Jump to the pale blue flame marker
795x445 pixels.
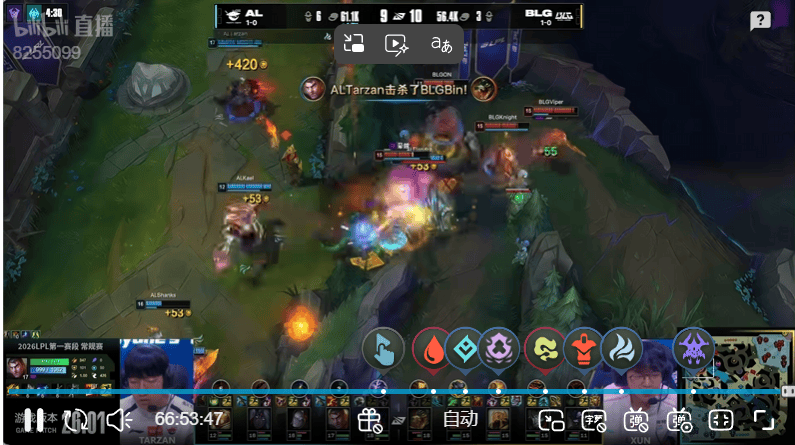[x=621, y=348]
